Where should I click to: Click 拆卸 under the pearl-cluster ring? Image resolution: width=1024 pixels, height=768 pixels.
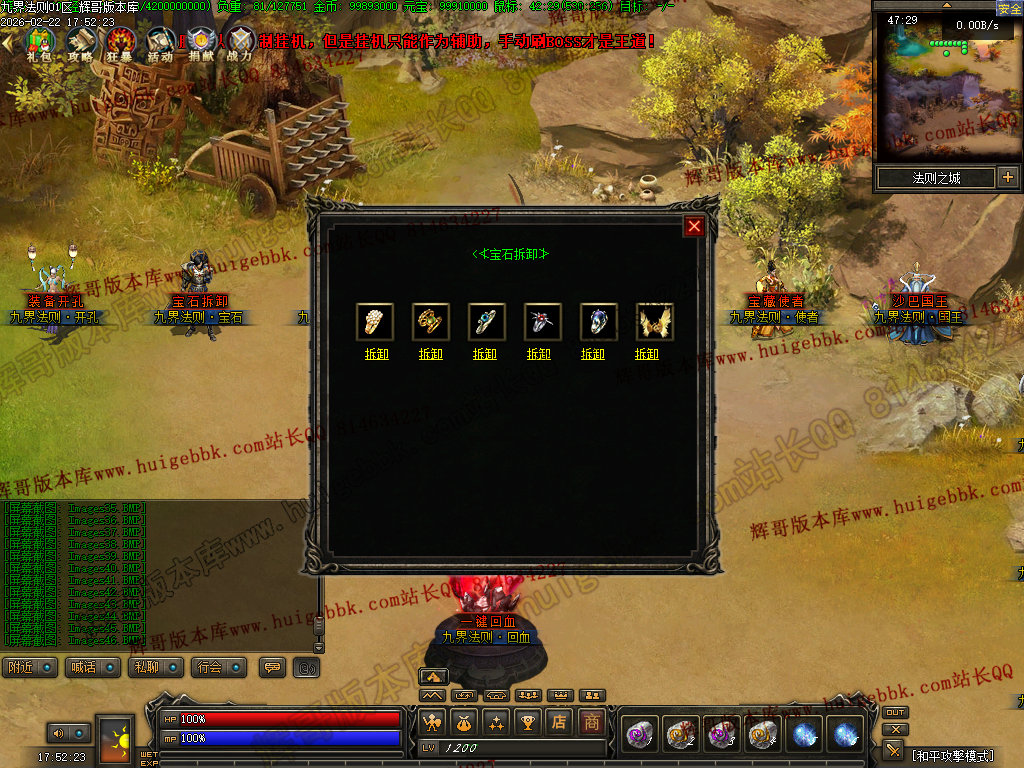376,354
